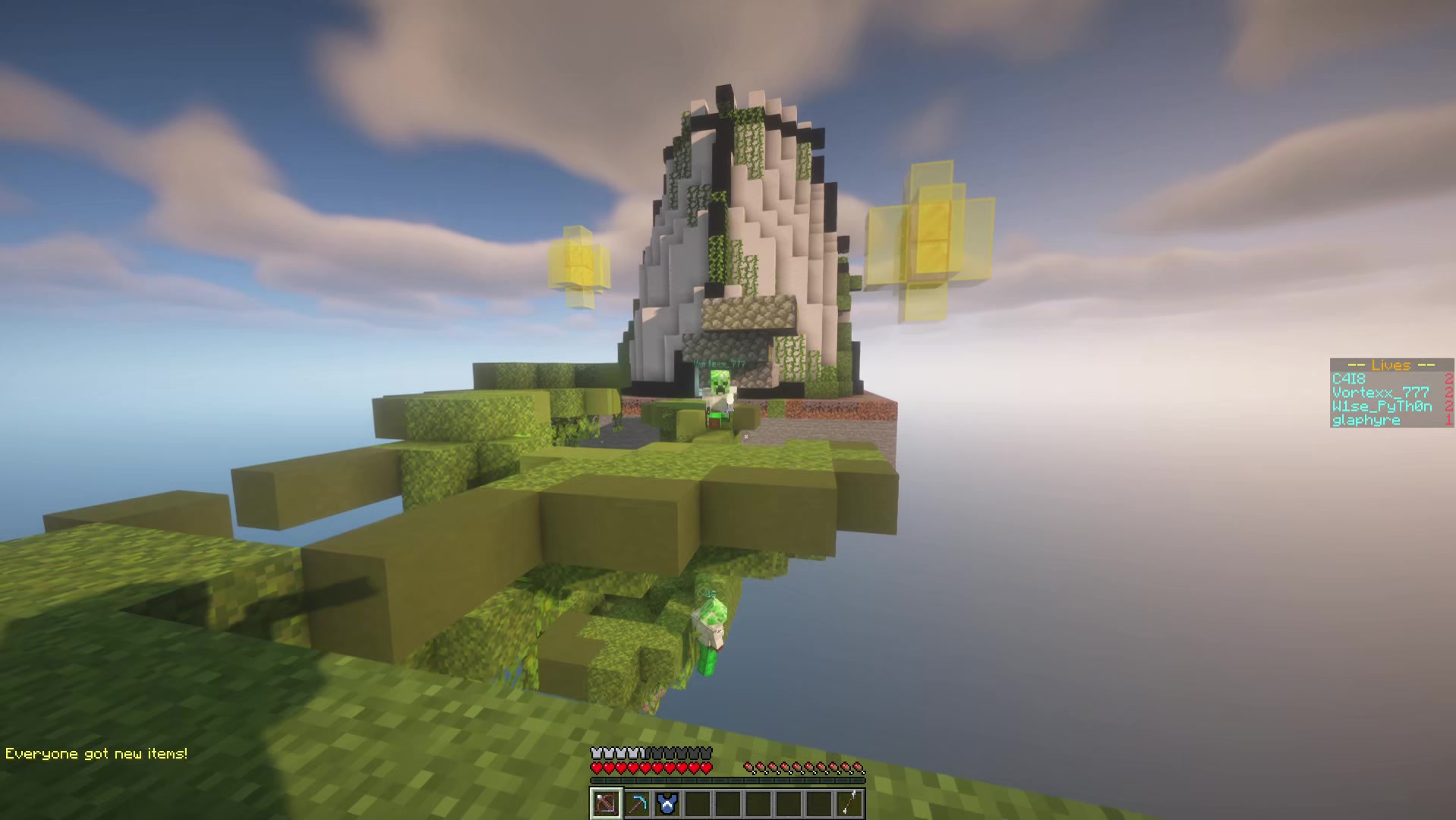1456x820 pixels.
Task: Click the Vortexx_777 nametag above the creeper player
Action: click(x=719, y=362)
